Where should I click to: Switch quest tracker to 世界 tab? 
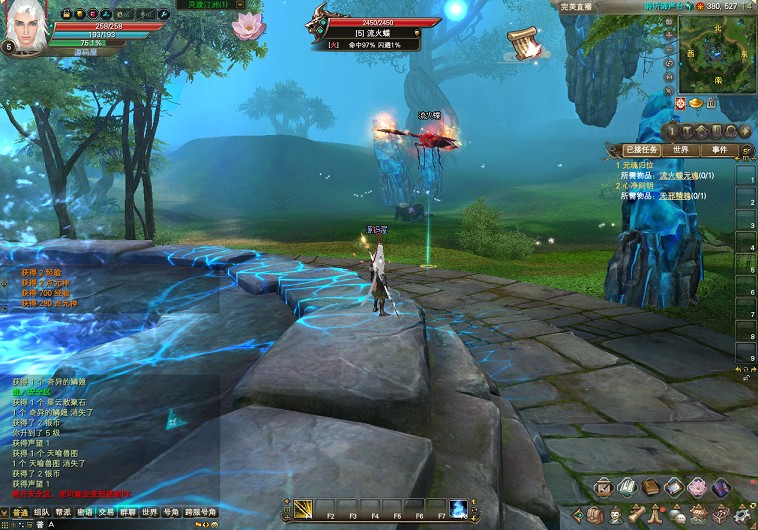[681, 150]
